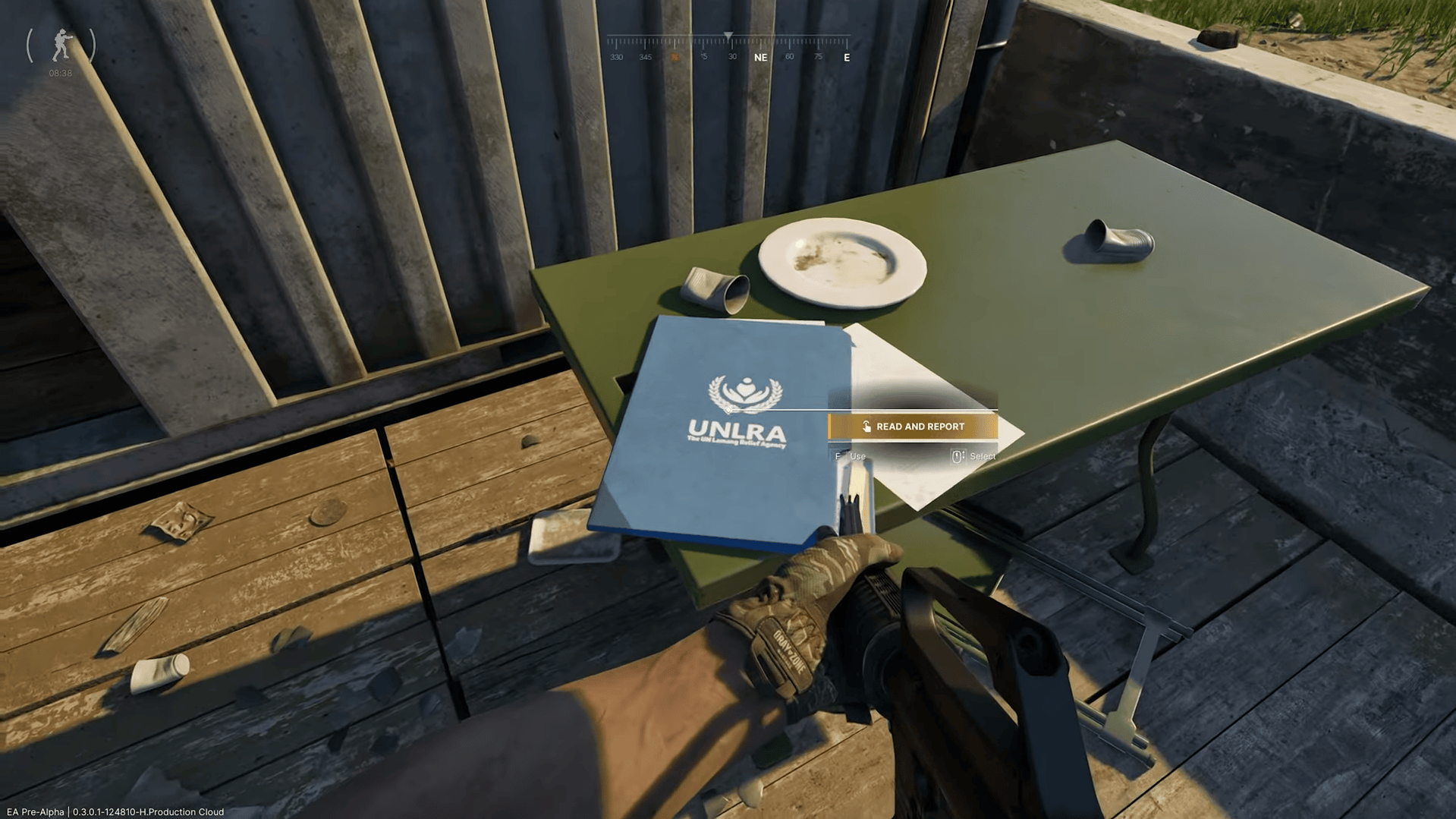Click the 330 heading mark on the compass

point(616,55)
